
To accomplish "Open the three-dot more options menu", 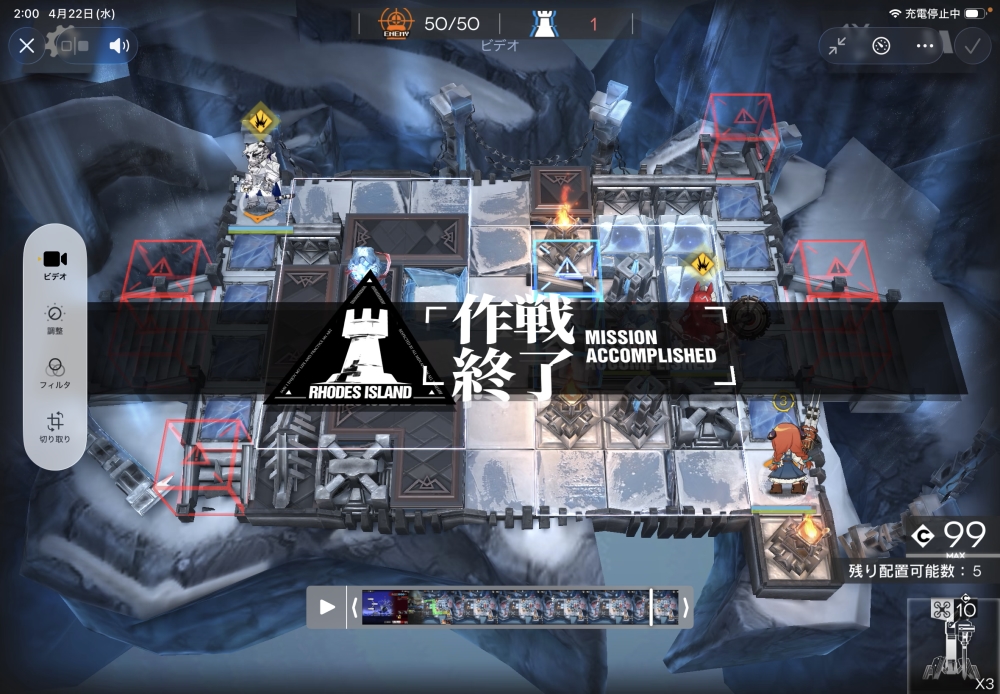I will 924,45.
